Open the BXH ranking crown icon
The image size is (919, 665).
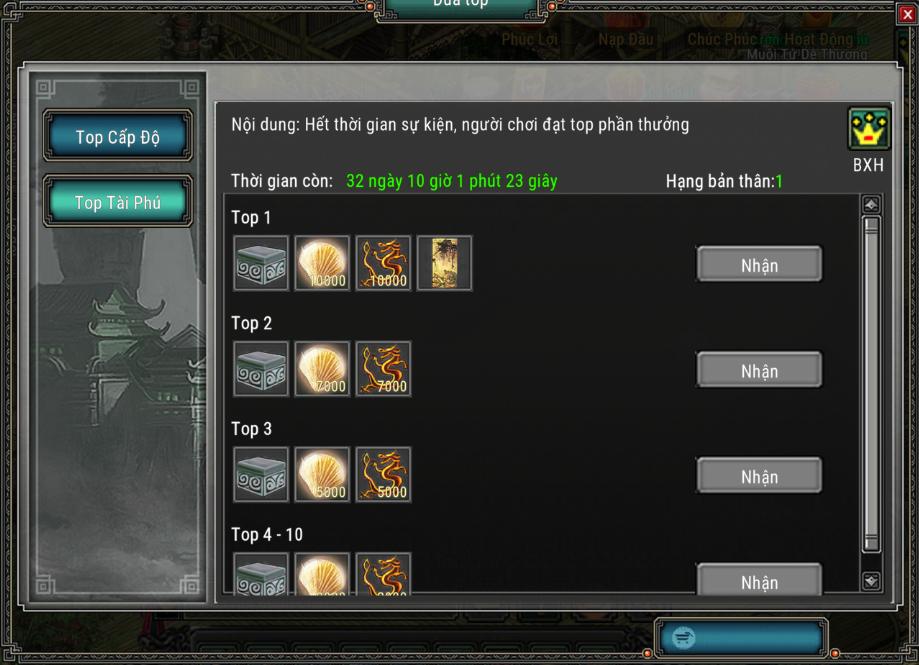coord(868,130)
